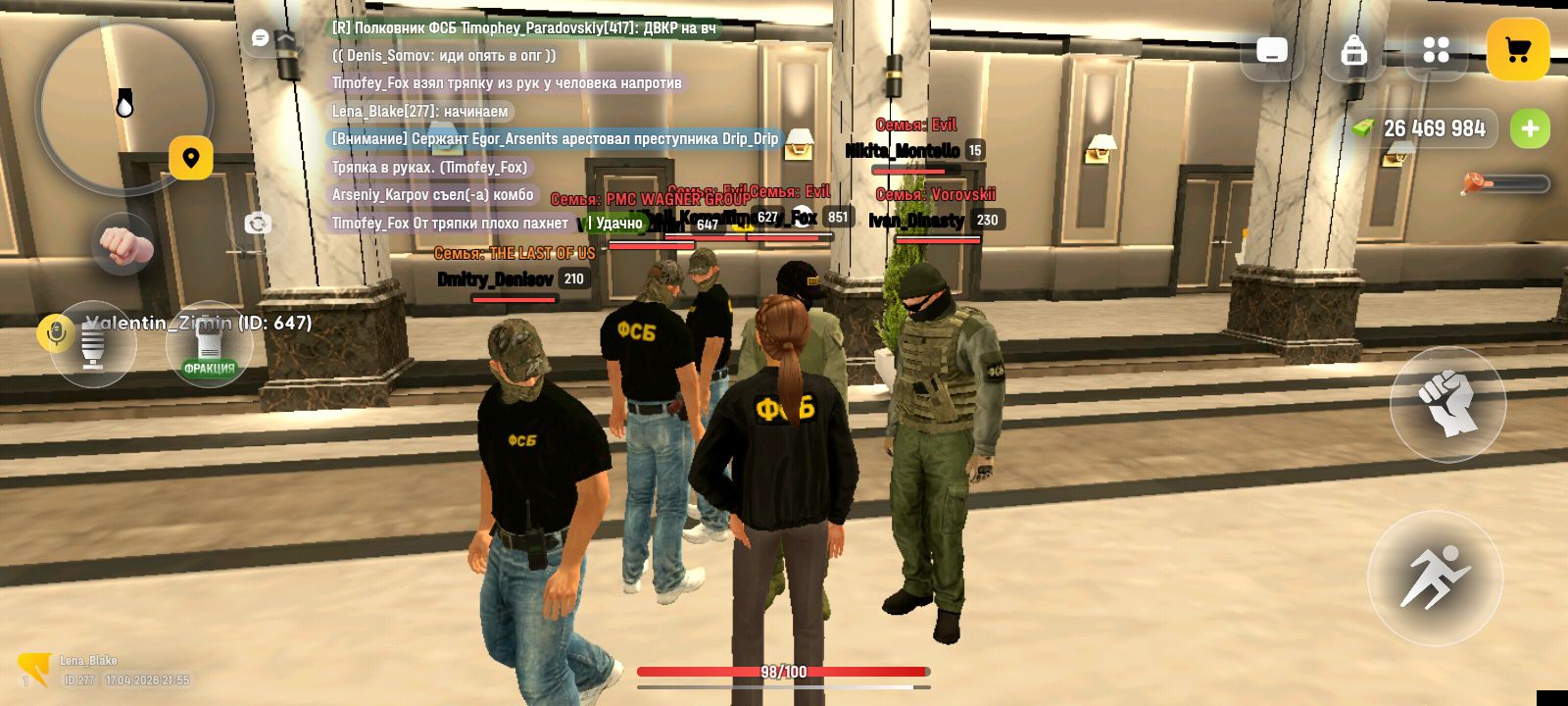Select the clenched fist weapon icon
The image size is (1568, 706).
click(x=123, y=244)
